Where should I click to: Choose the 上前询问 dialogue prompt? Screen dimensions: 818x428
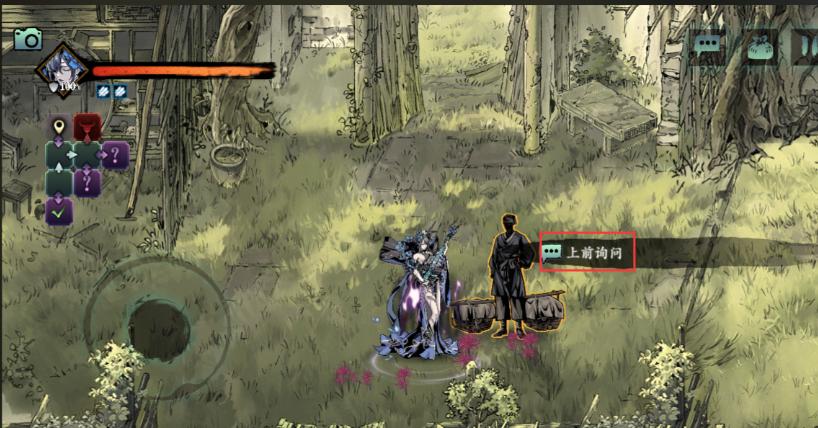tap(588, 253)
